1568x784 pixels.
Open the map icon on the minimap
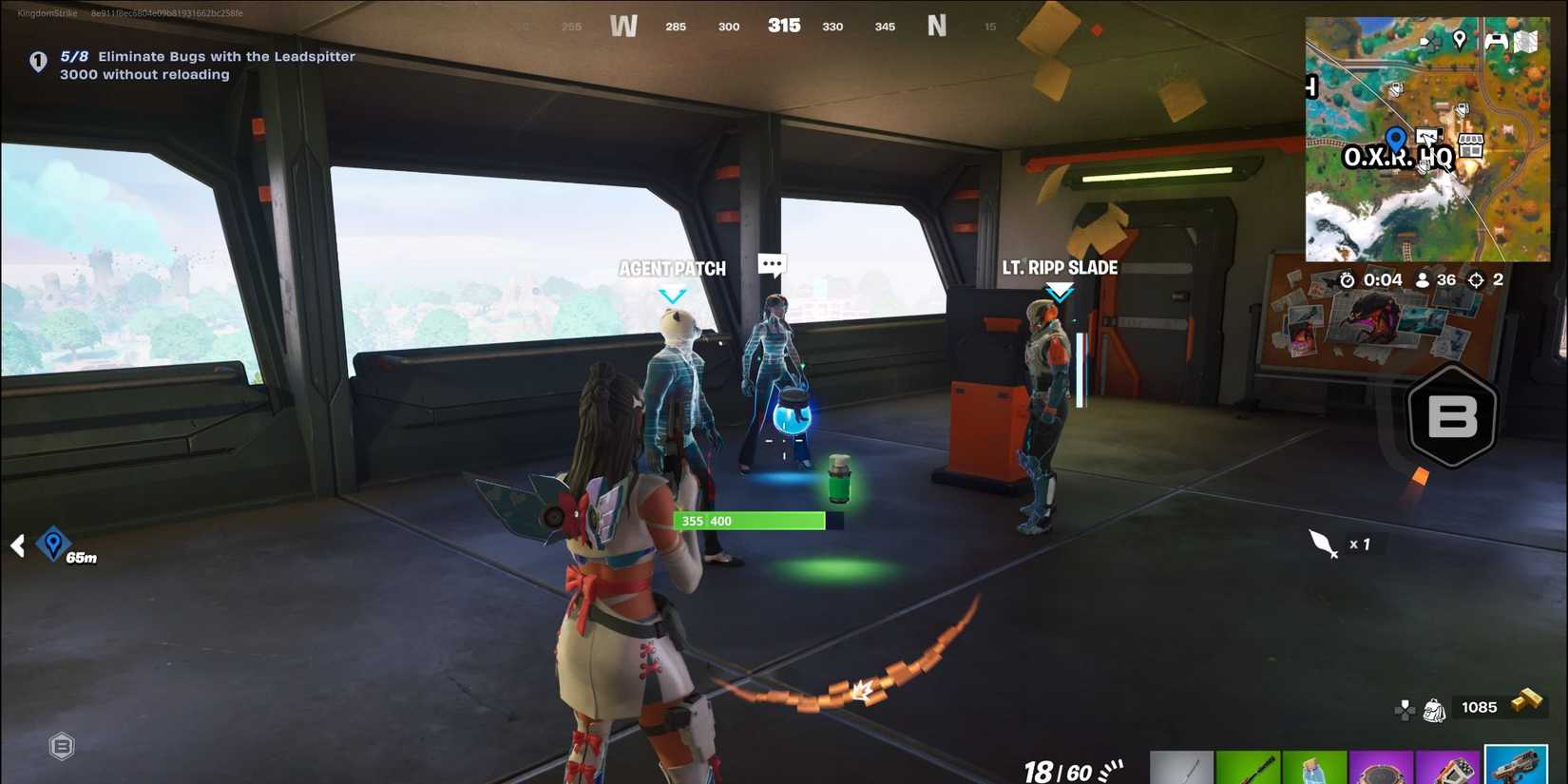[x=1525, y=42]
